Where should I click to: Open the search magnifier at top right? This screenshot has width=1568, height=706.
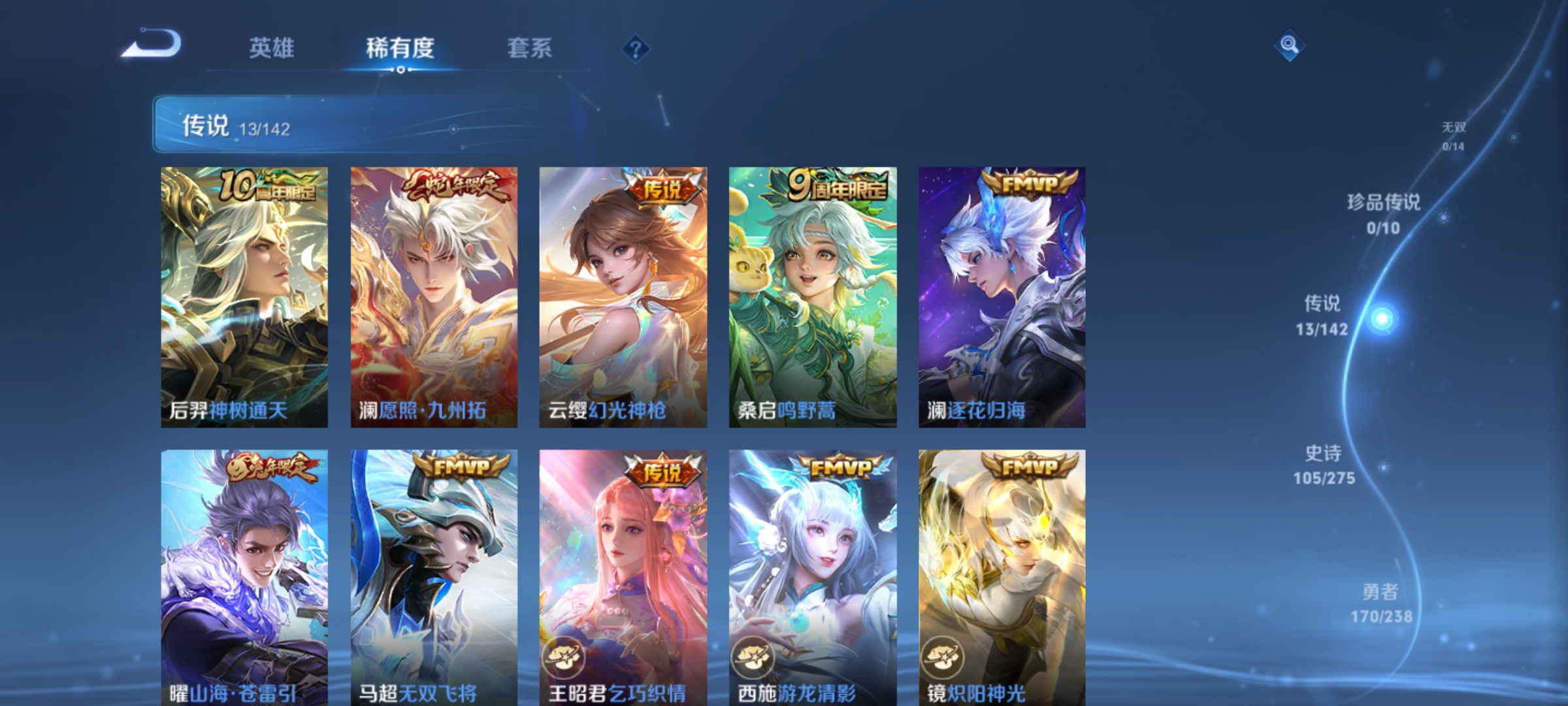(x=1288, y=44)
